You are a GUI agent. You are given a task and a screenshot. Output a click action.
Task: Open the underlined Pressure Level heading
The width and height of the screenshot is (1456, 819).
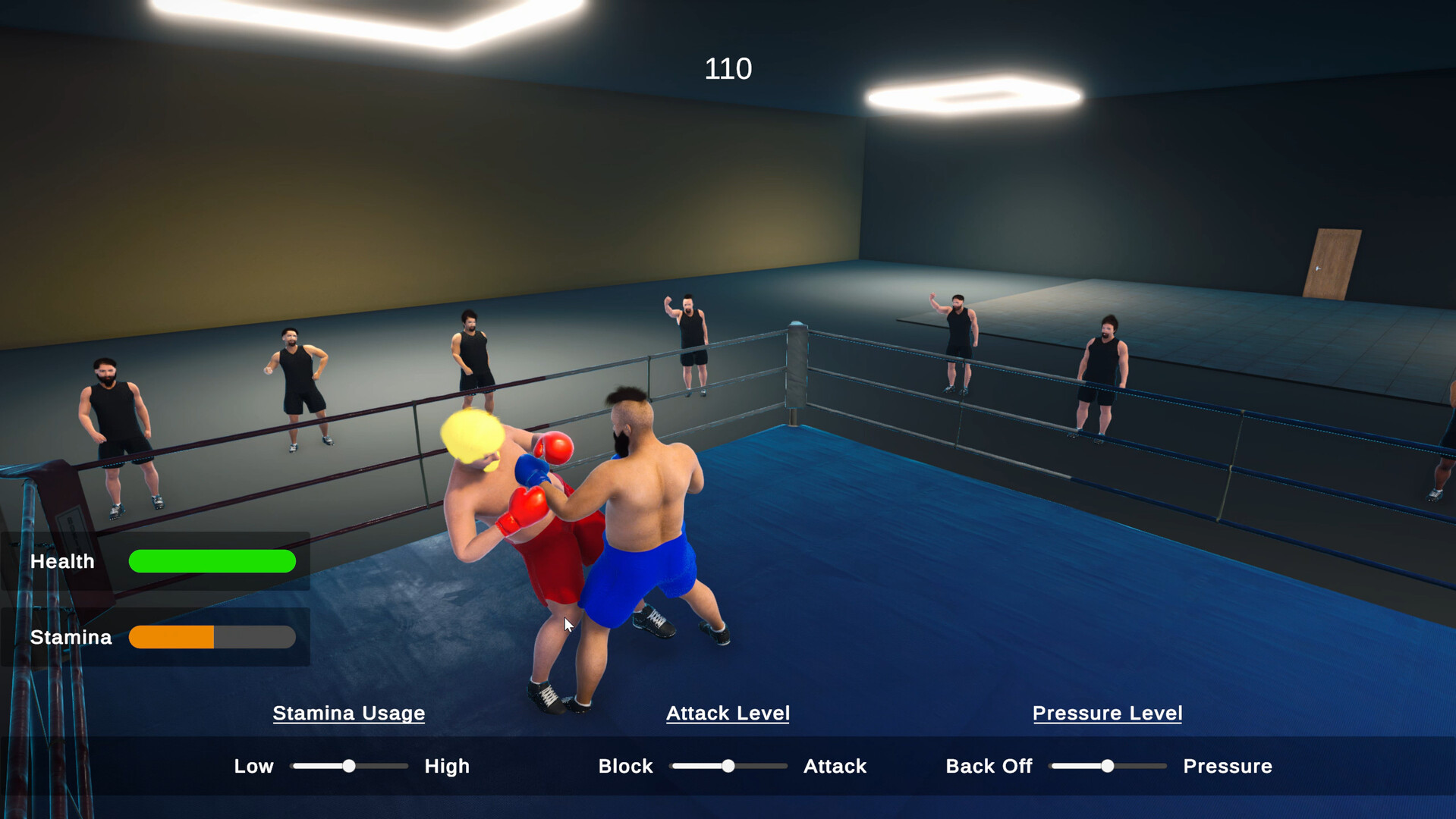1107,714
